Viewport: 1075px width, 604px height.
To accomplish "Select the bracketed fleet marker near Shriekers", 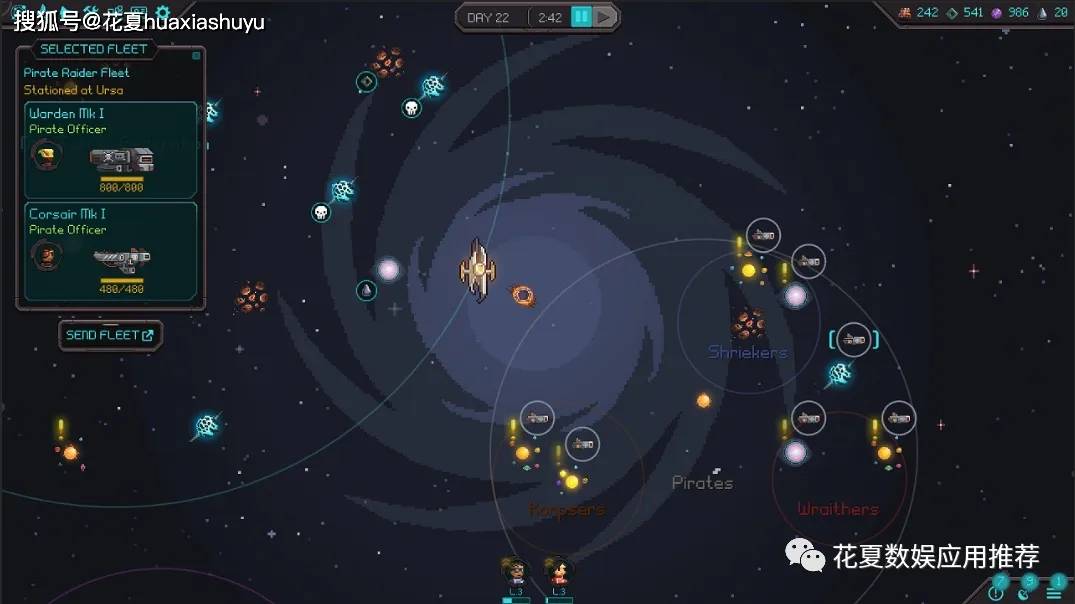I will point(853,340).
